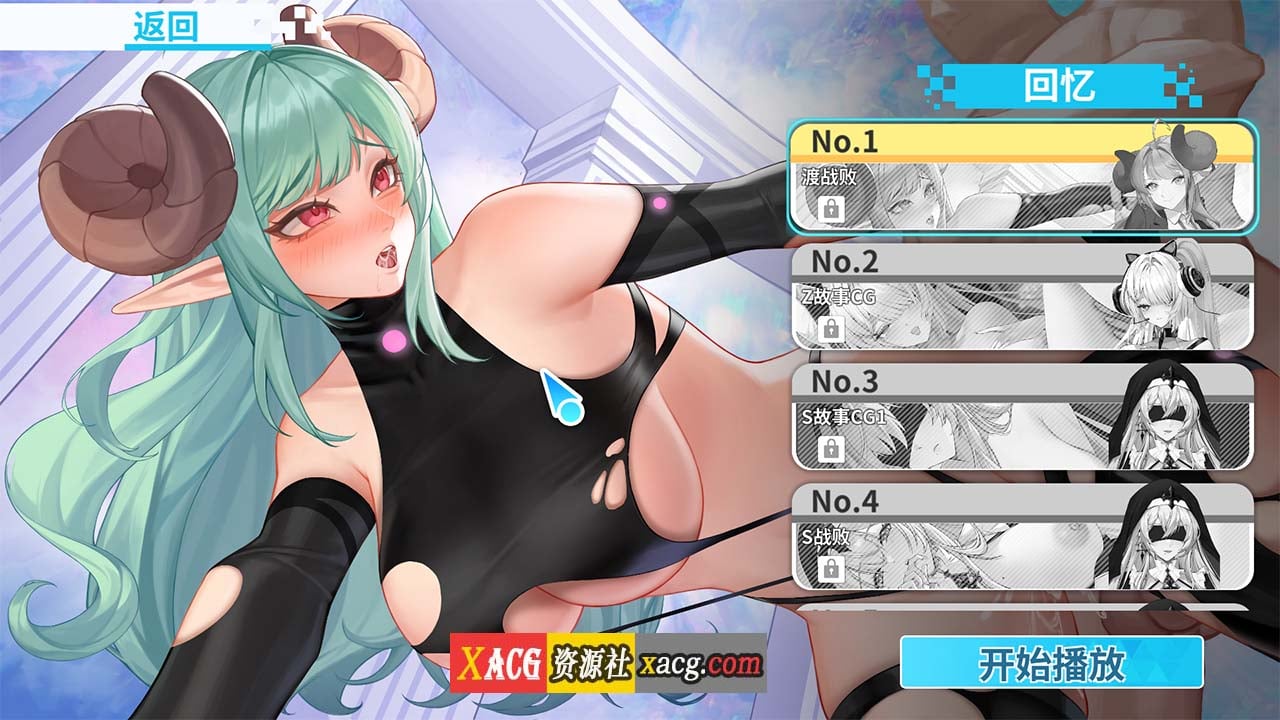
Task: Open memory entry No.3 S故事CG1
Action: coord(1020,416)
